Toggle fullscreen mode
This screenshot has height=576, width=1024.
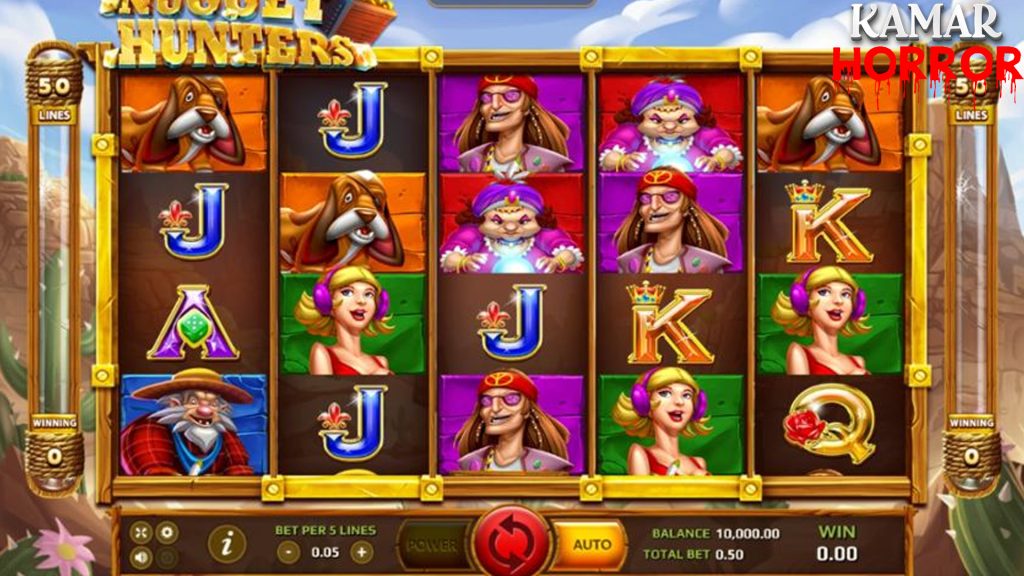(141, 533)
